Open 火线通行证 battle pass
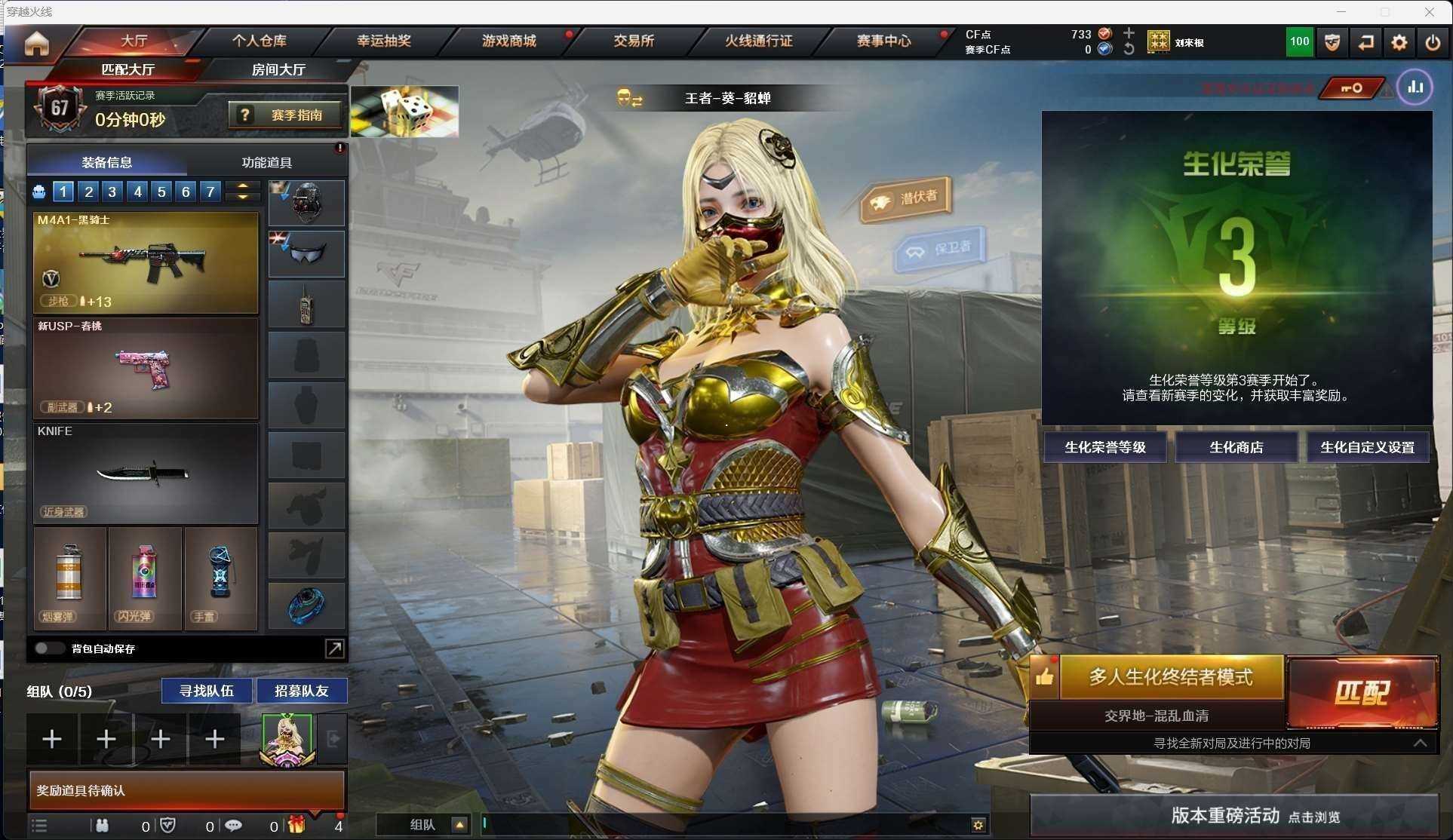Screen dimensions: 1453x840 pyautogui.click(x=758, y=41)
